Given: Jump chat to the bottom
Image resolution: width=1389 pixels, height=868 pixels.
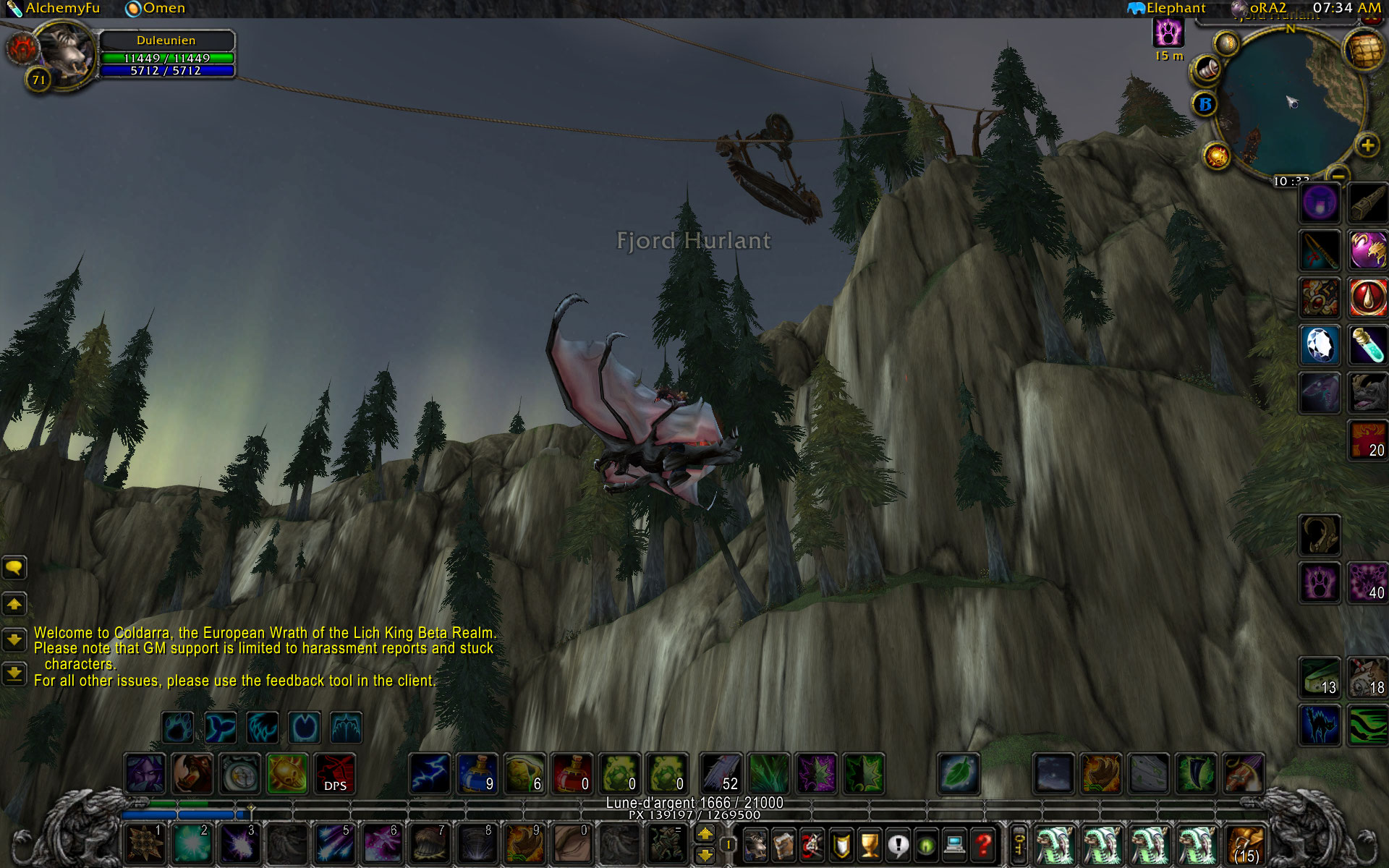Looking at the screenshot, I should click(14, 674).
